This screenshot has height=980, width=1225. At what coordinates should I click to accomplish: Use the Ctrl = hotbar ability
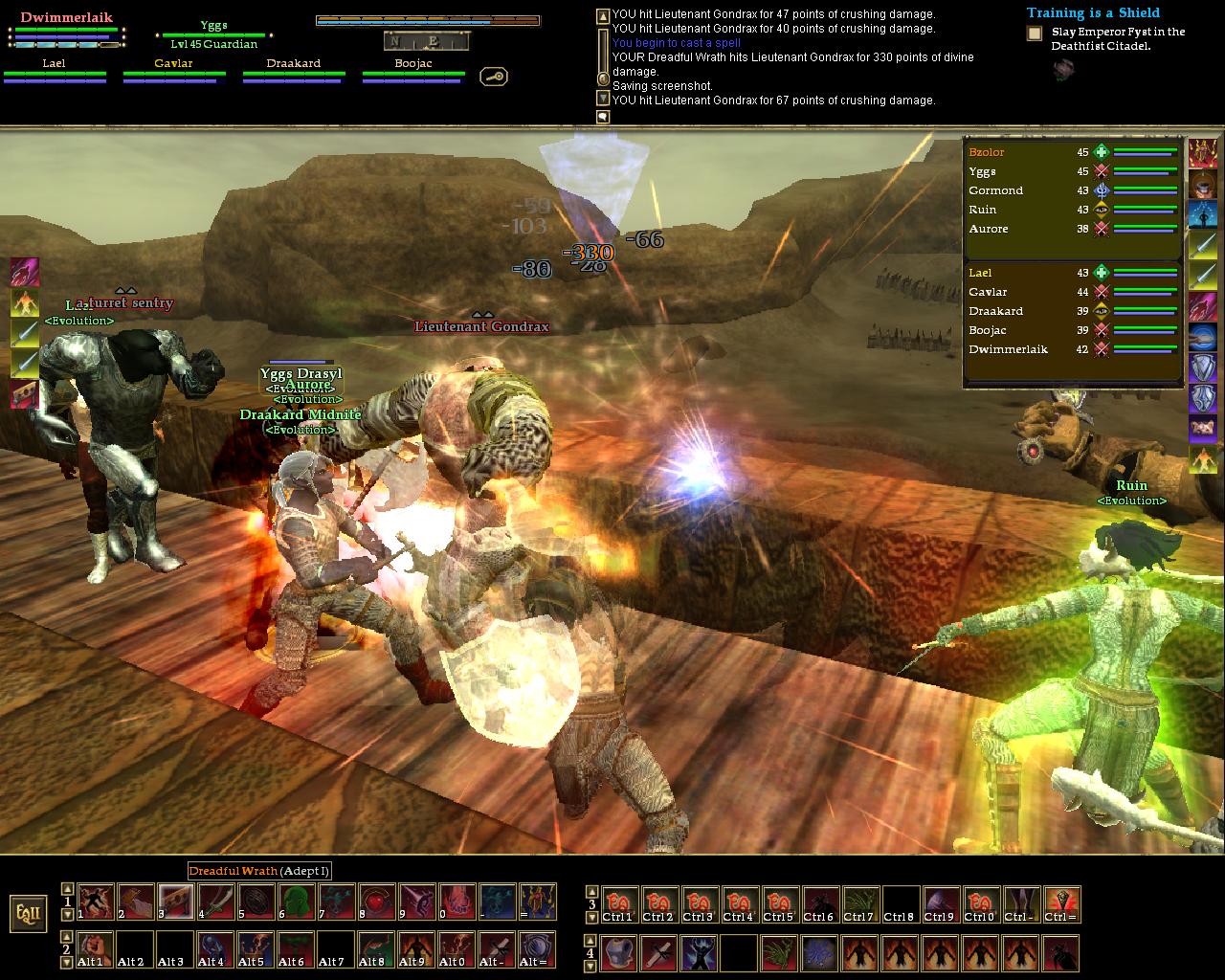pyautogui.click(x=1061, y=904)
